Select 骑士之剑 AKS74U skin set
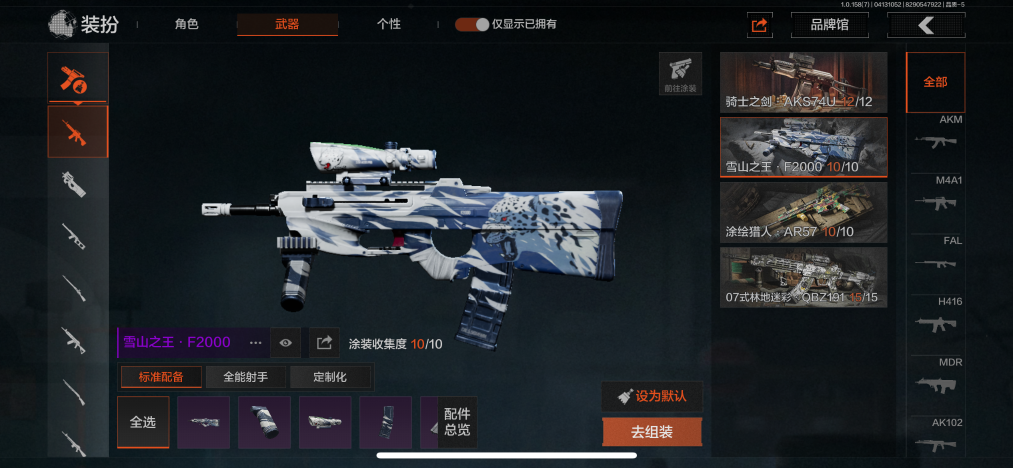This screenshot has width=1013, height=468. tap(803, 82)
